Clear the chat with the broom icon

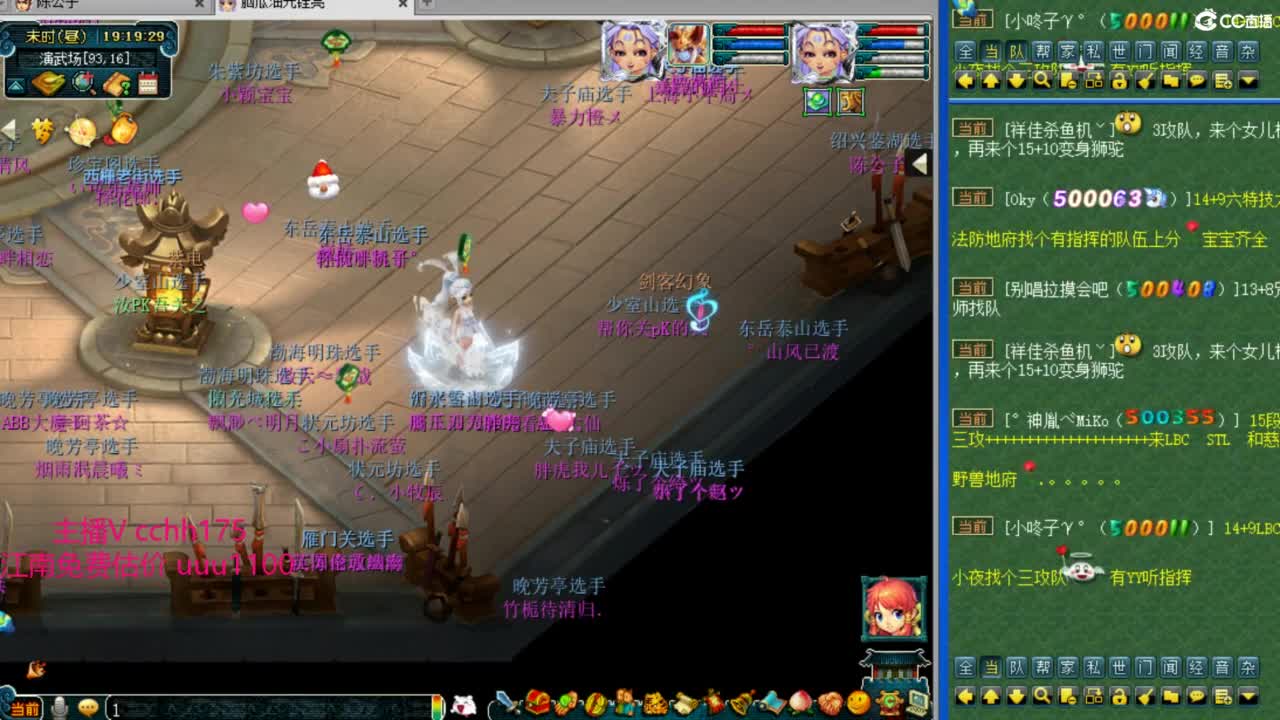point(1145,697)
